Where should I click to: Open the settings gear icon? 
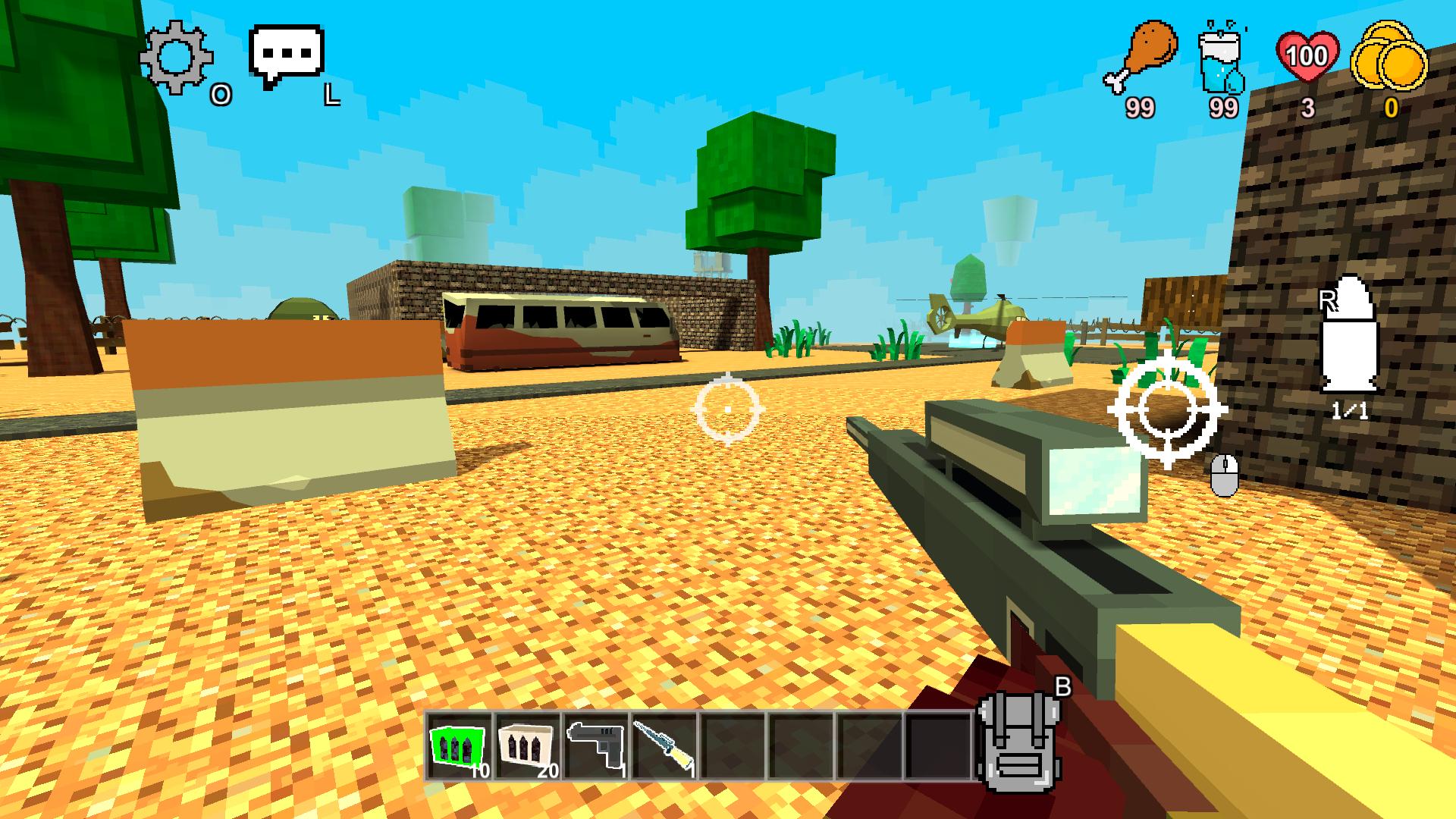coord(176,57)
